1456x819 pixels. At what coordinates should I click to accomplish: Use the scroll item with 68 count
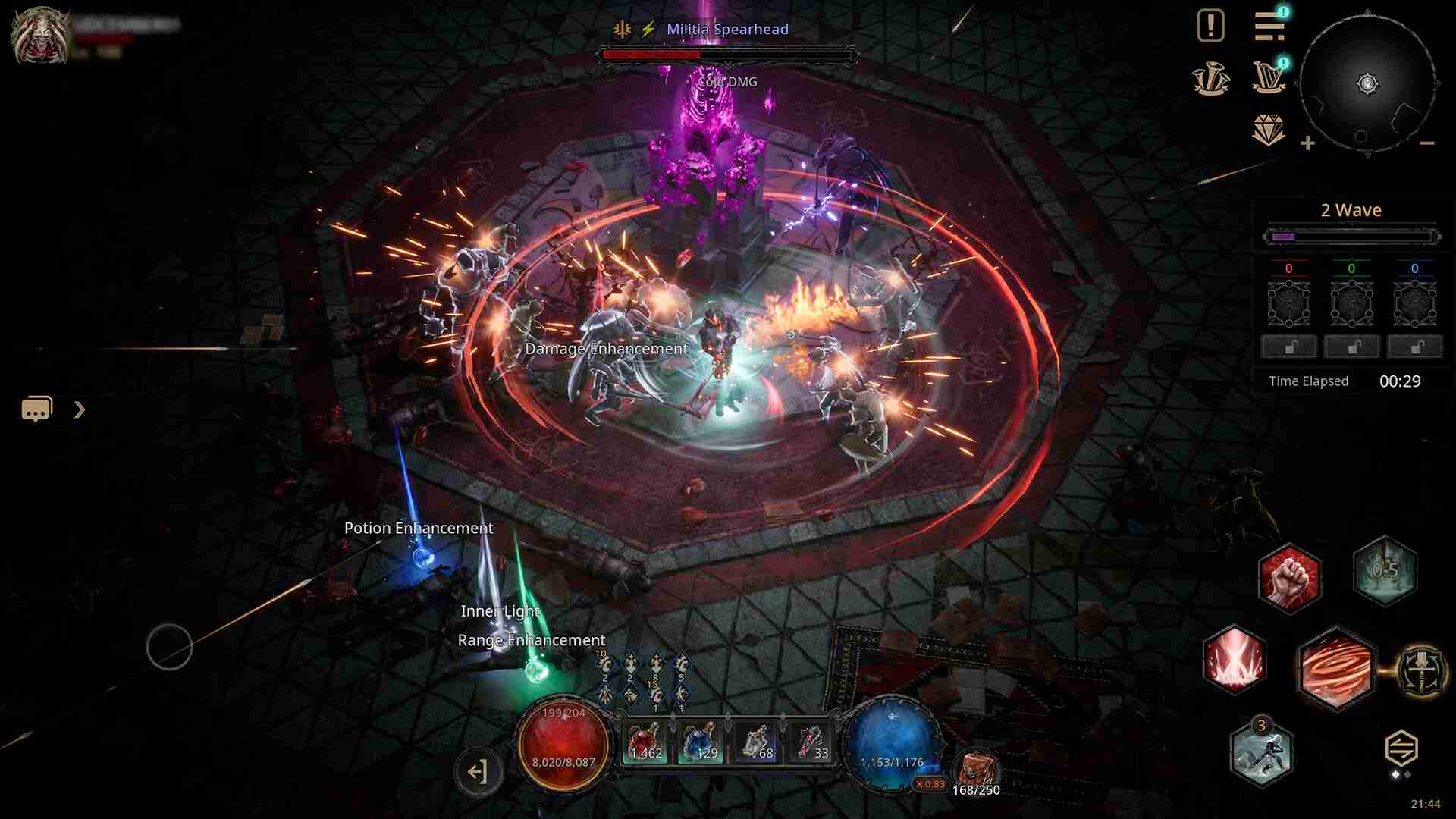coord(756,742)
